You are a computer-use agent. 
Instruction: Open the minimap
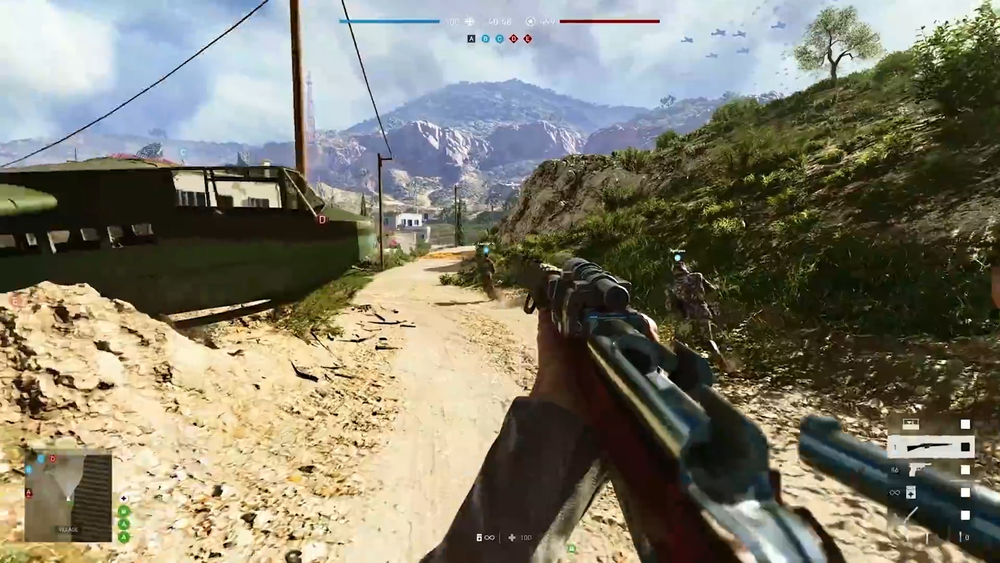(x=68, y=496)
